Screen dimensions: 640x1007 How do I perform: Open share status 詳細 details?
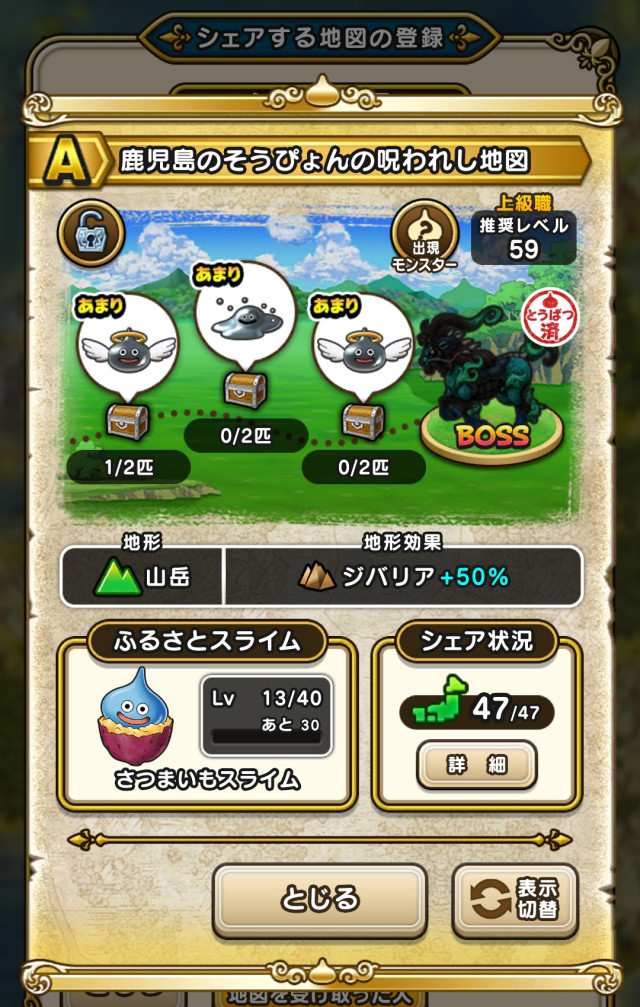click(476, 765)
